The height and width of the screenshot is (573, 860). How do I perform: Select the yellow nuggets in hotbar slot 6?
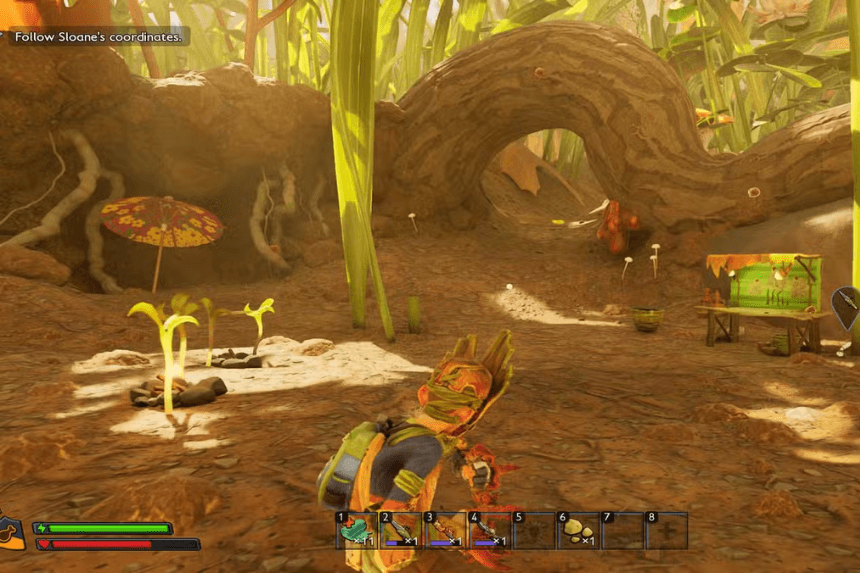point(578,530)
